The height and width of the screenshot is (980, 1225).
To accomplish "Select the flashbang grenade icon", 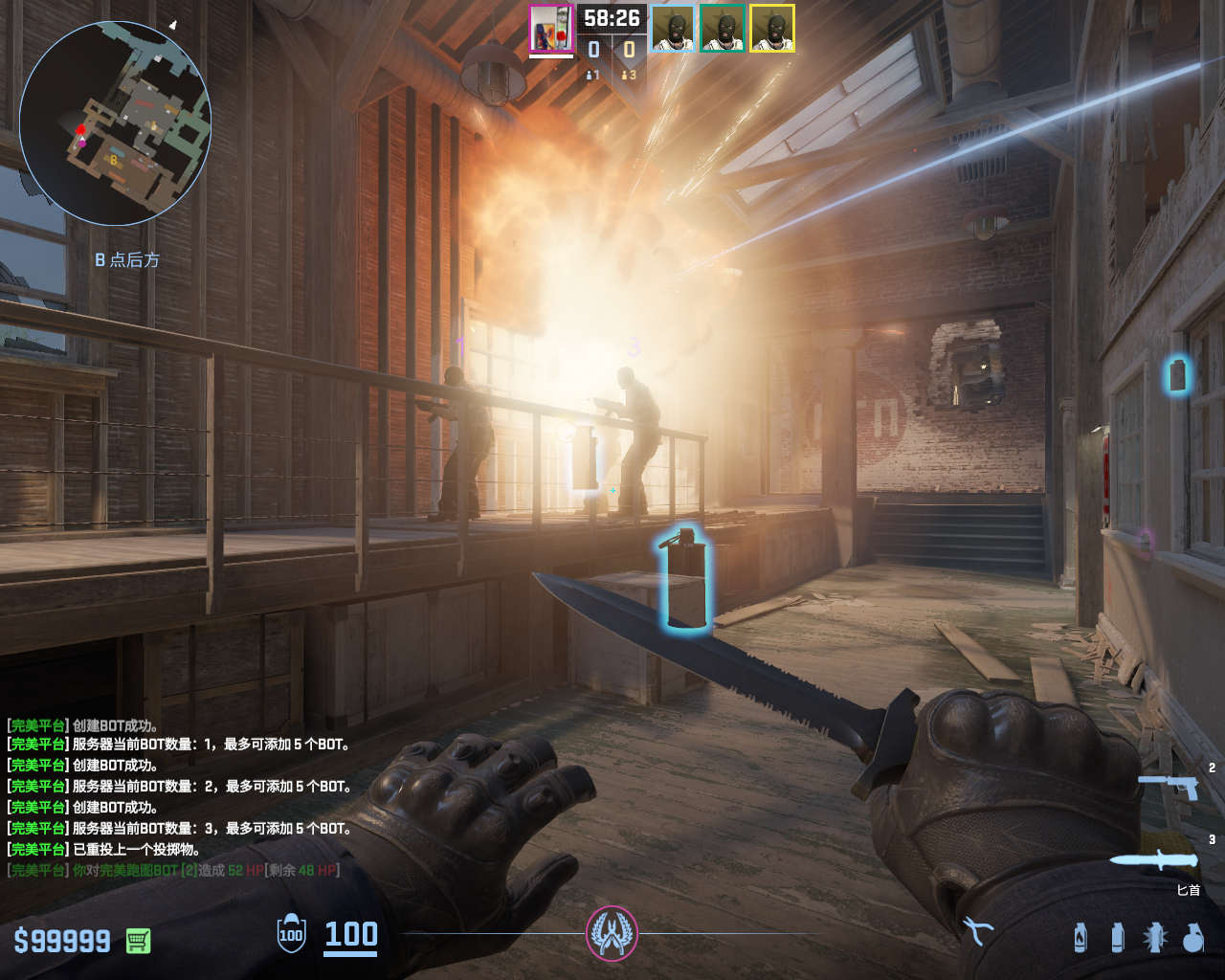I will [x=1155, y=938].
